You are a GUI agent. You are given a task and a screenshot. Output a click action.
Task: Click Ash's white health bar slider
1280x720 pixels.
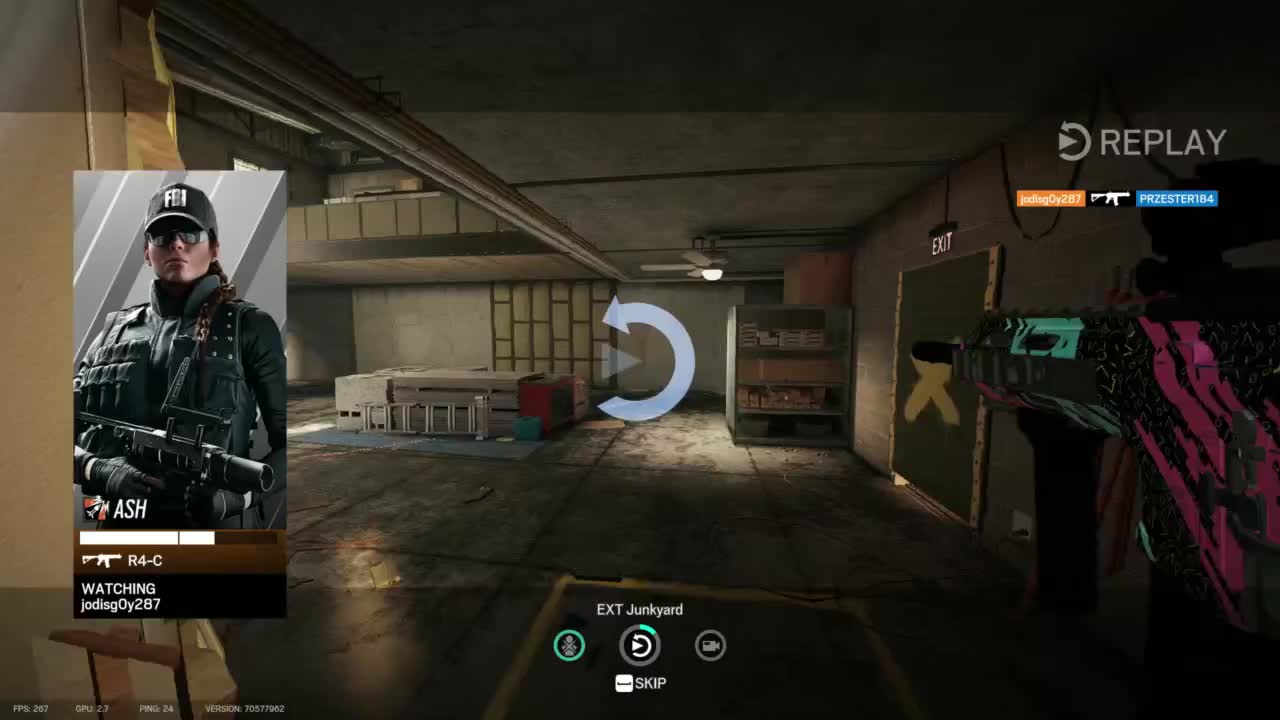click(145, 538)
